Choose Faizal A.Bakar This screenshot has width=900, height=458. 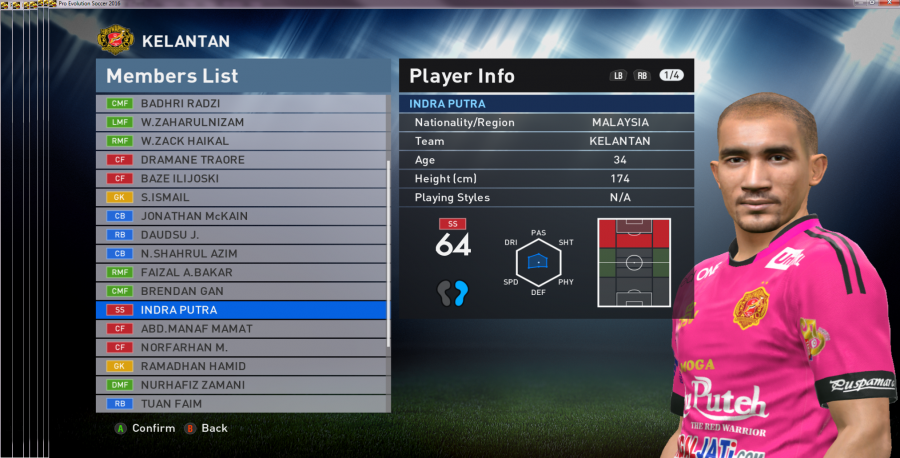[242, 272]
